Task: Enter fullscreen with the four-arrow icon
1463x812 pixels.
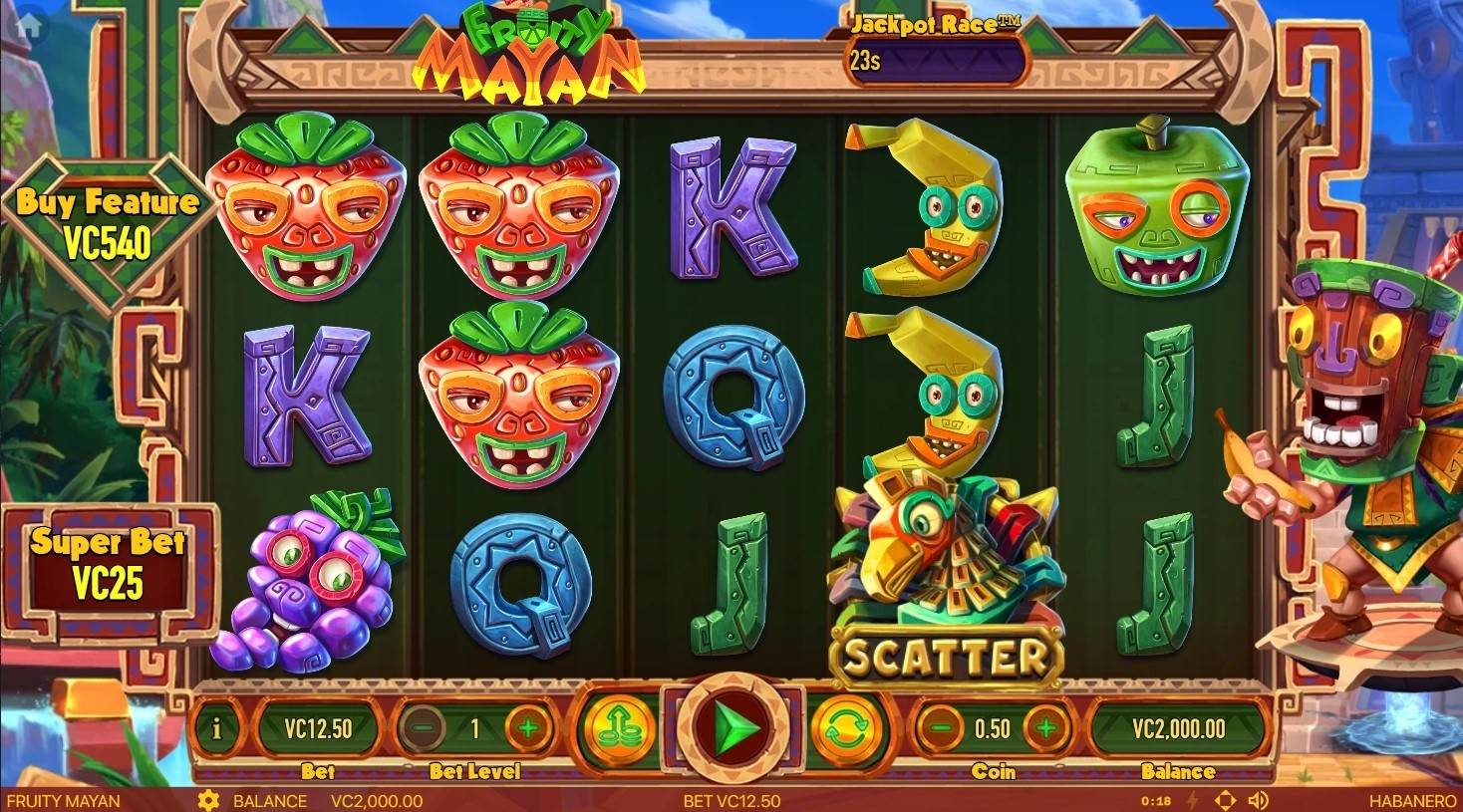Action: coord(1226,801)
